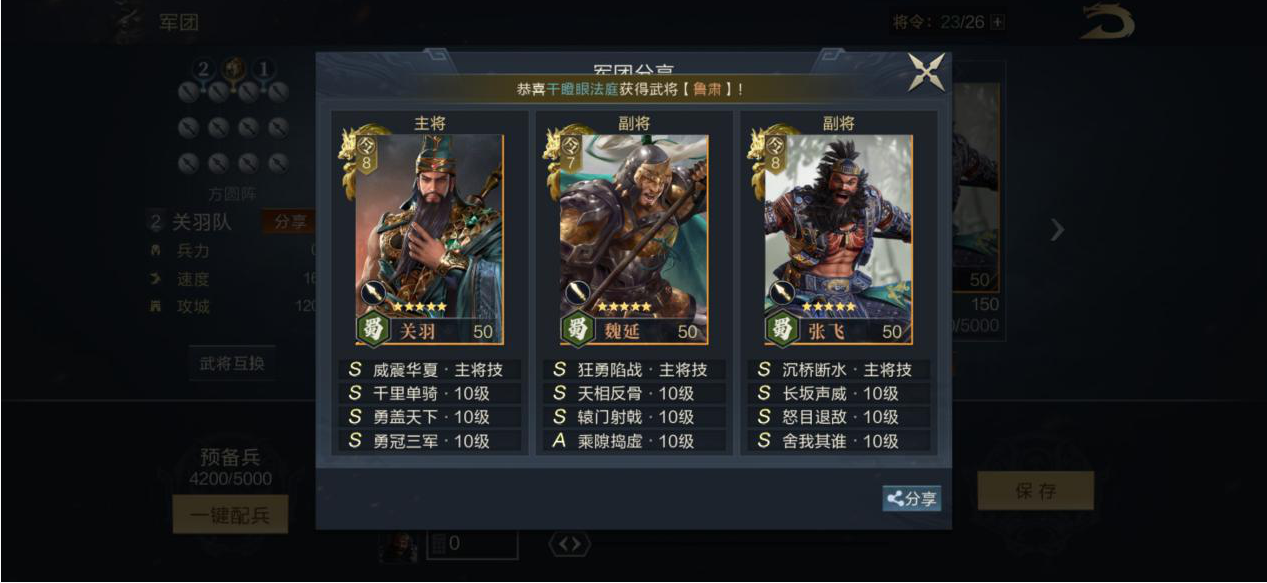The width and height of the screenshot is (1267, 583).
Task: Select the 魏延 general card
Action: point(634,240)
